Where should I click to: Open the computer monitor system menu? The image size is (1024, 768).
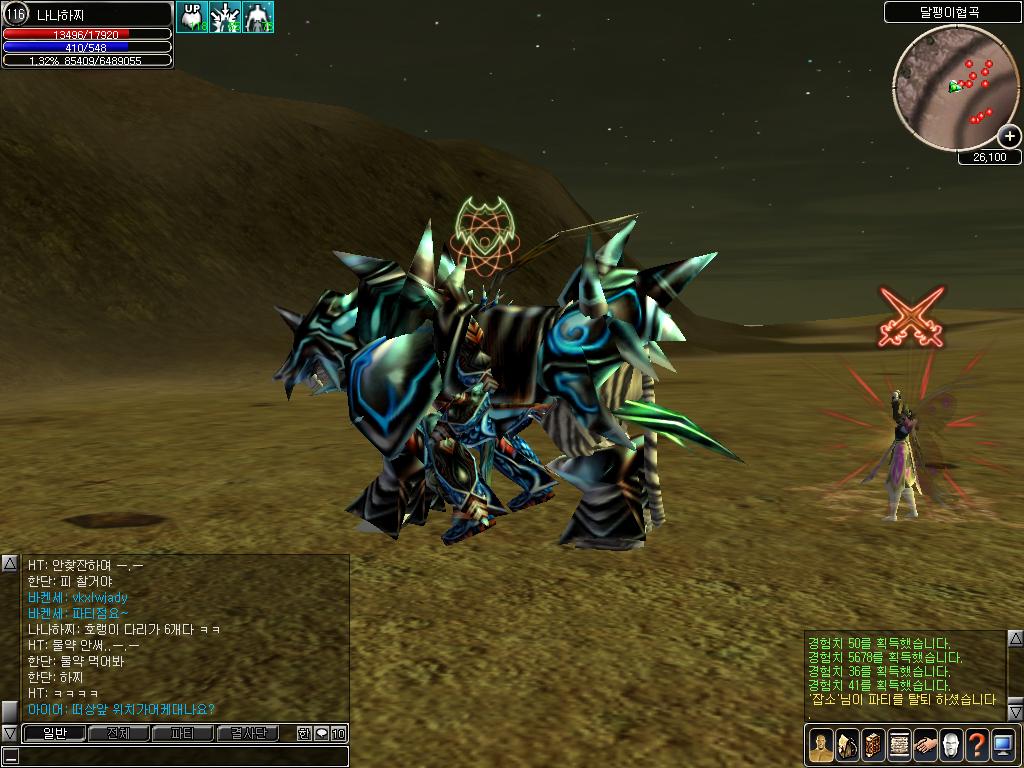(1003, 745)
